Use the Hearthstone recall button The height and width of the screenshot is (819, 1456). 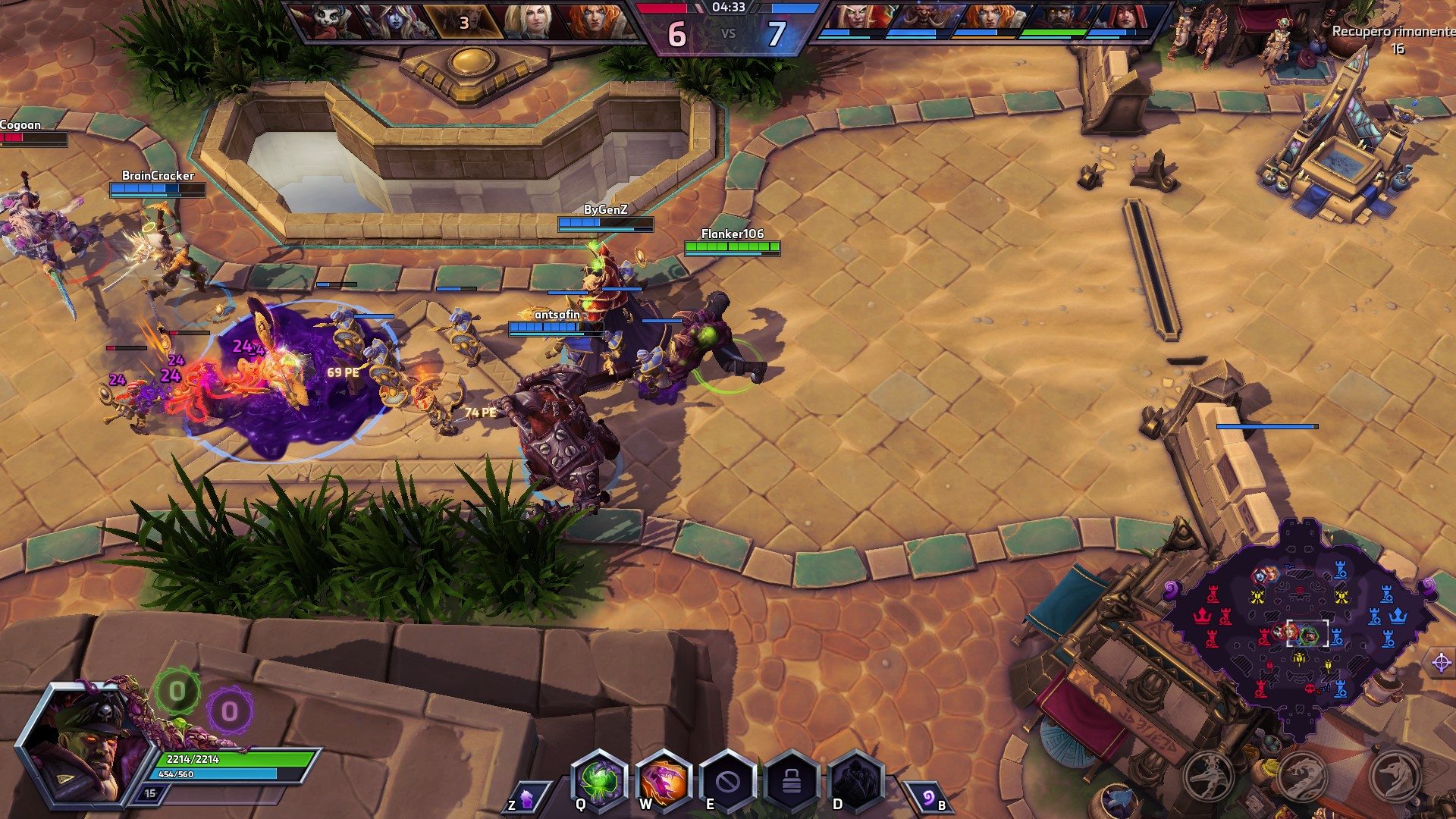click(927, 796)
